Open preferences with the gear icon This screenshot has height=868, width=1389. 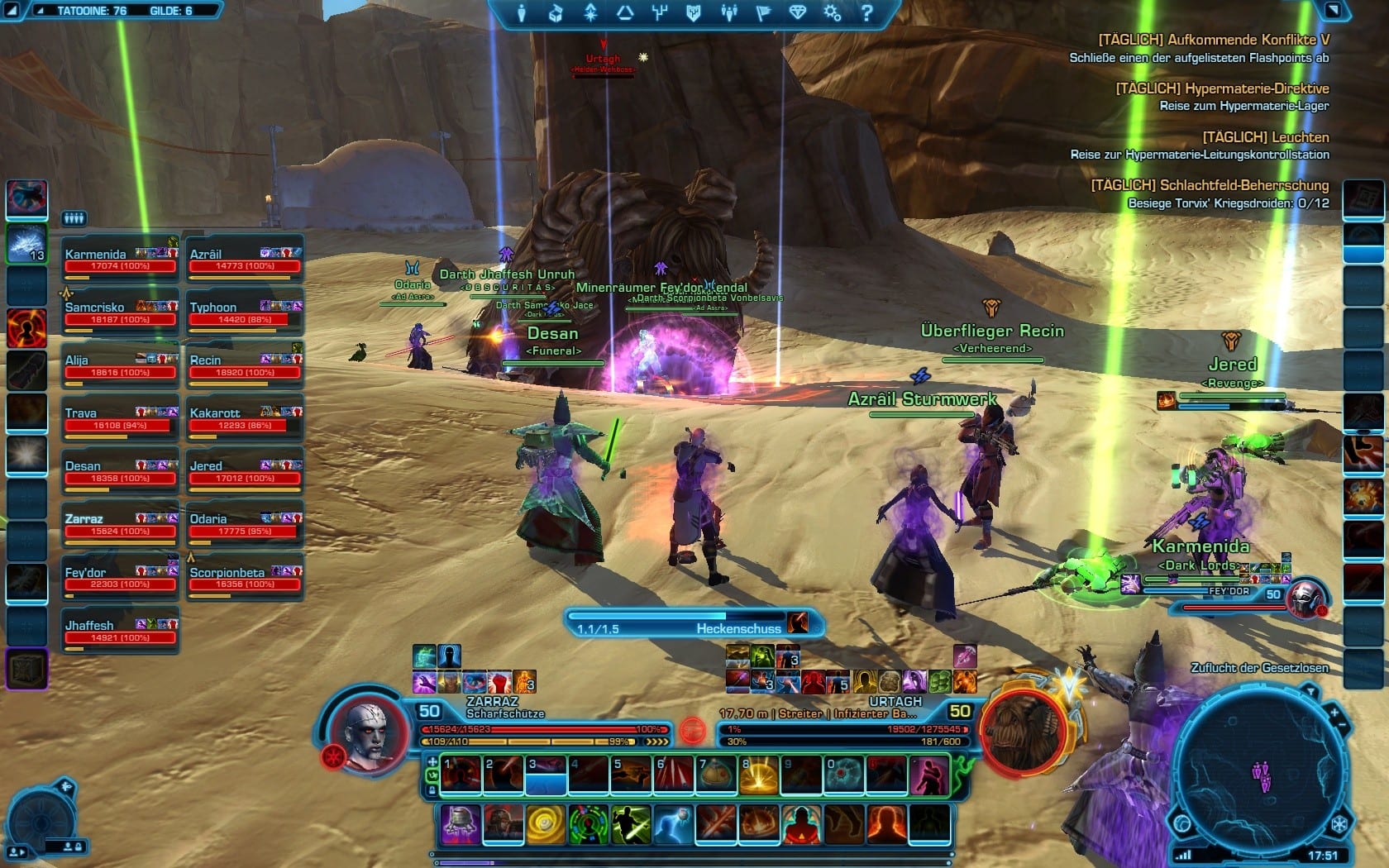pyautogui.click(x=832, y=13)
